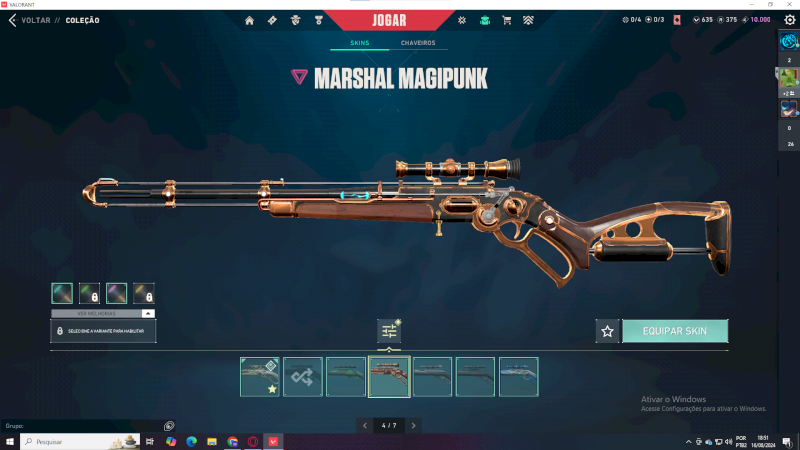Open the store shopping cart
Viewport: 800px width, 450px height.
[x=506, y=20]
